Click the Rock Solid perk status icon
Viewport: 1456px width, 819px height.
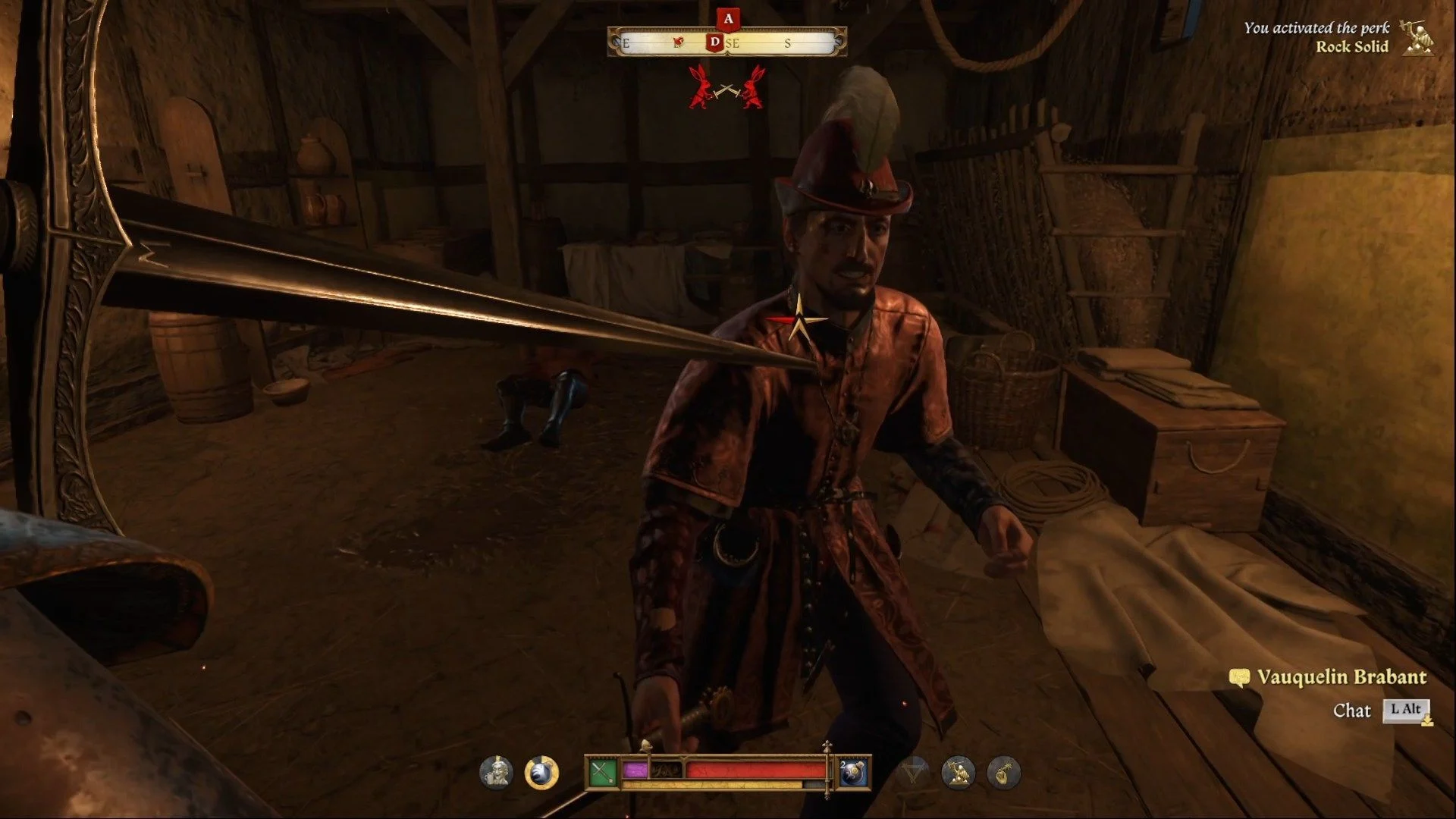959,773
